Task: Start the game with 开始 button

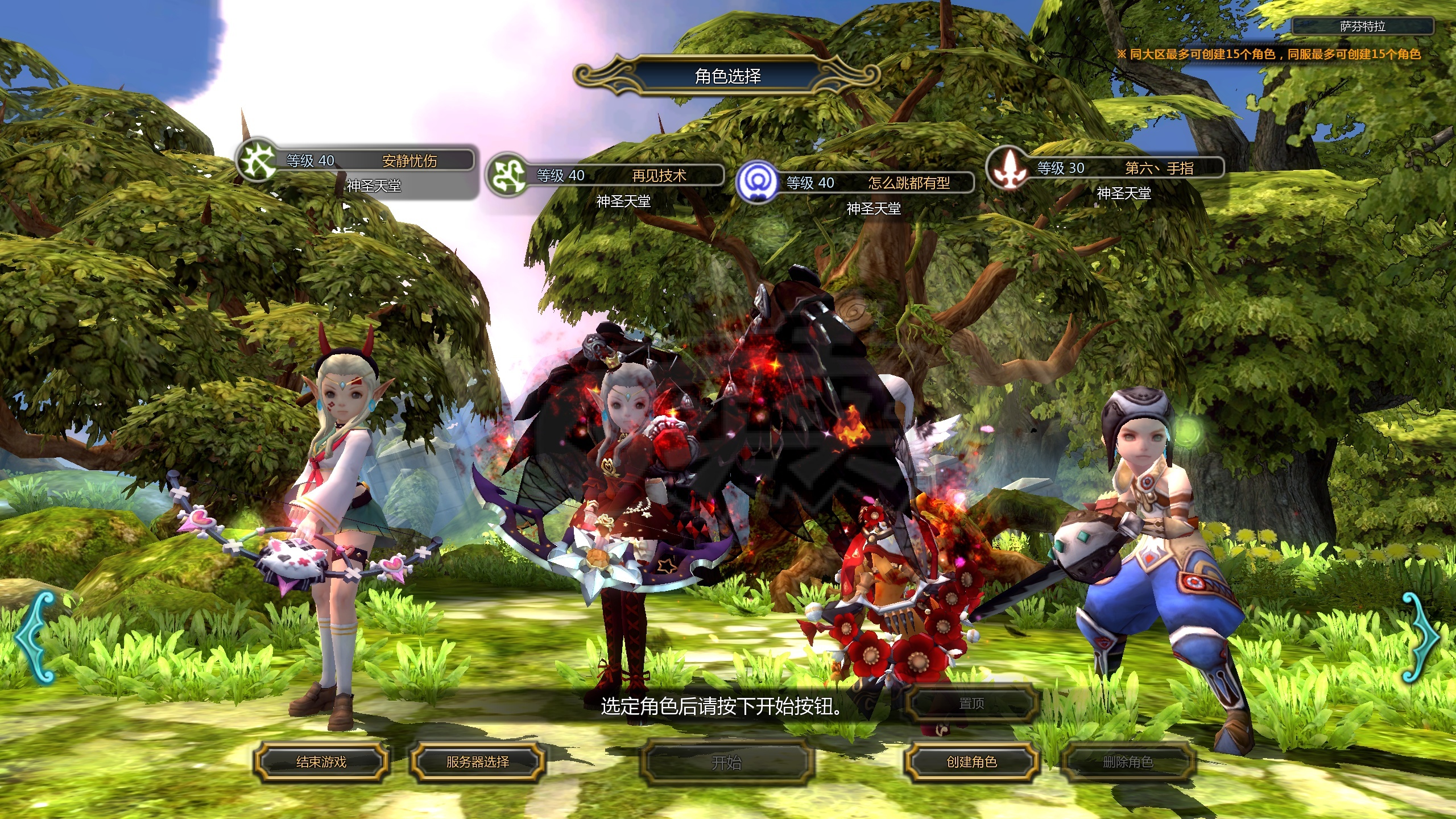Action: coord(726,762)
